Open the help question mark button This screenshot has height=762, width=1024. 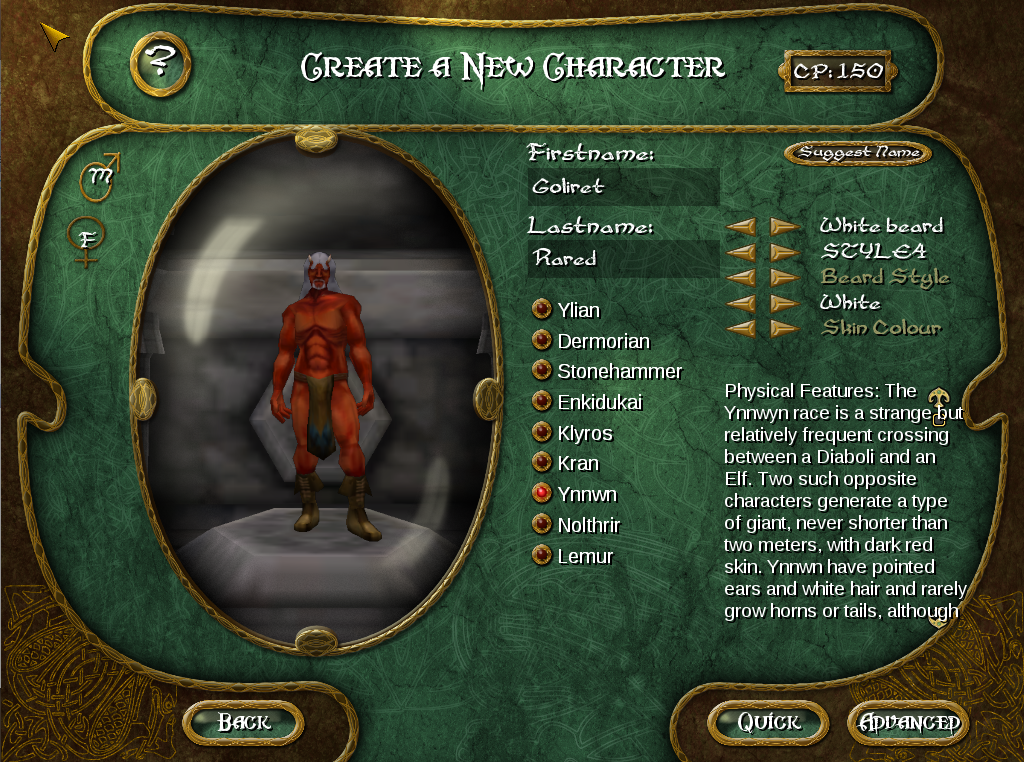[x=160, y=64]
